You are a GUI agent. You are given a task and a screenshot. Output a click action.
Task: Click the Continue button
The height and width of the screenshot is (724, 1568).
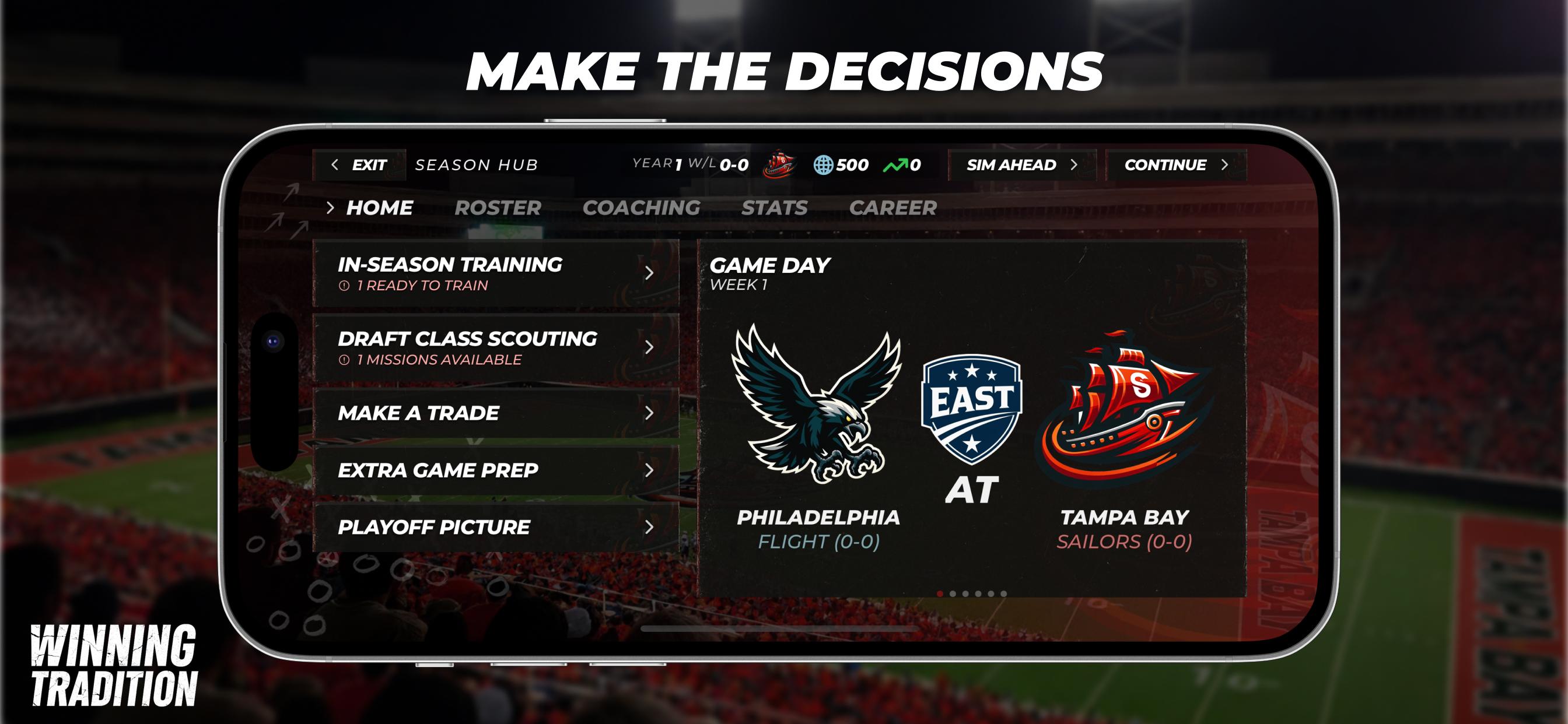click(x=1176, y=164)
